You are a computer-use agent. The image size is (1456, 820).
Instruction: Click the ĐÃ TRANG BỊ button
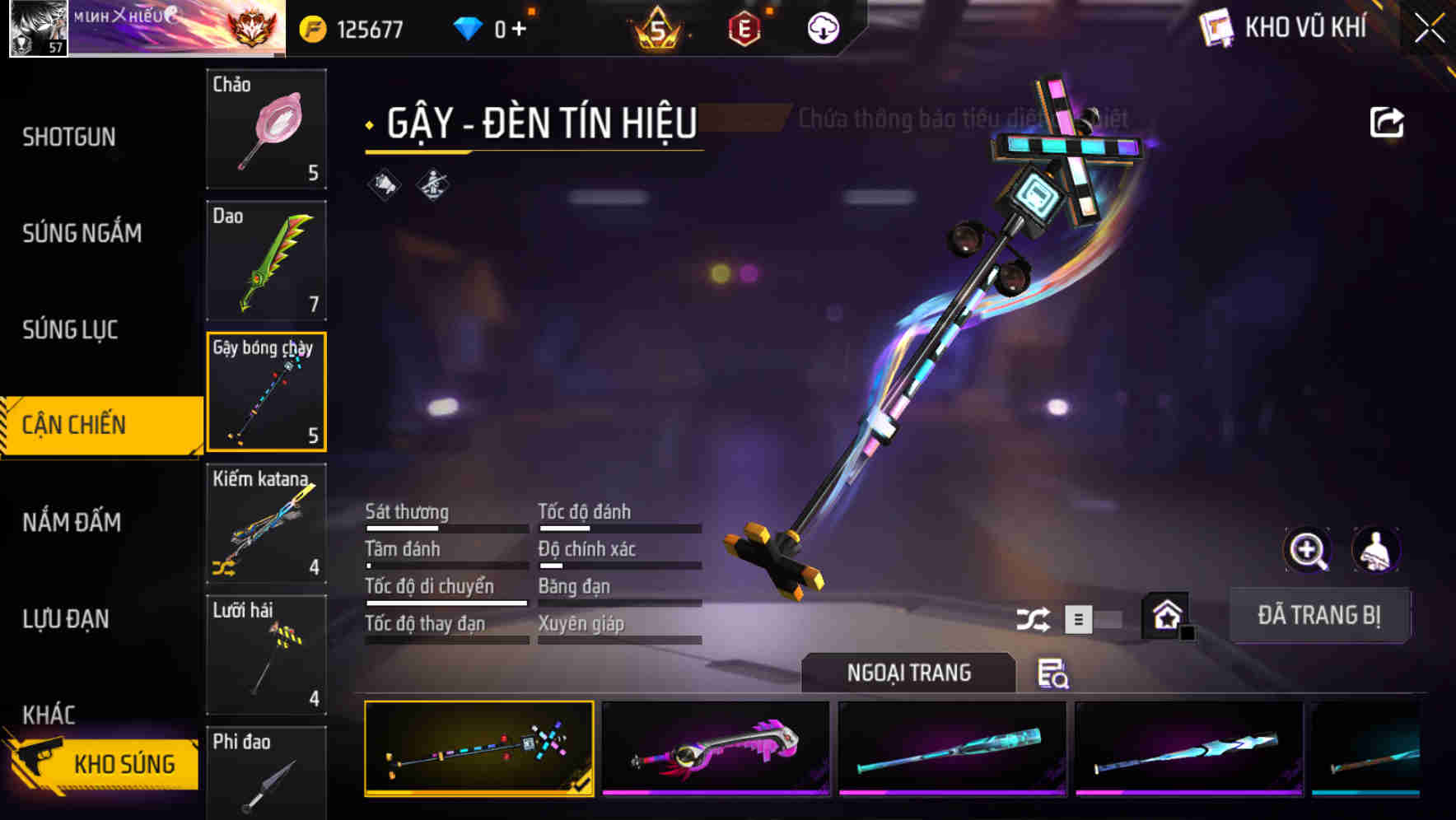point(1318,616)
